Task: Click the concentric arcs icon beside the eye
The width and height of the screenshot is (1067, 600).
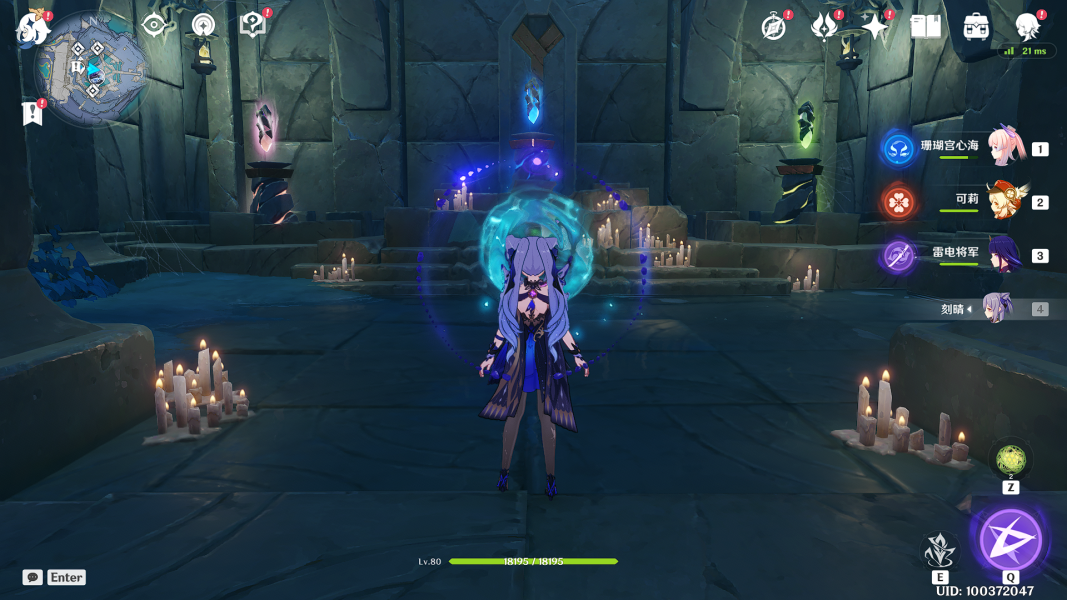Action: [x=203, y=25]
